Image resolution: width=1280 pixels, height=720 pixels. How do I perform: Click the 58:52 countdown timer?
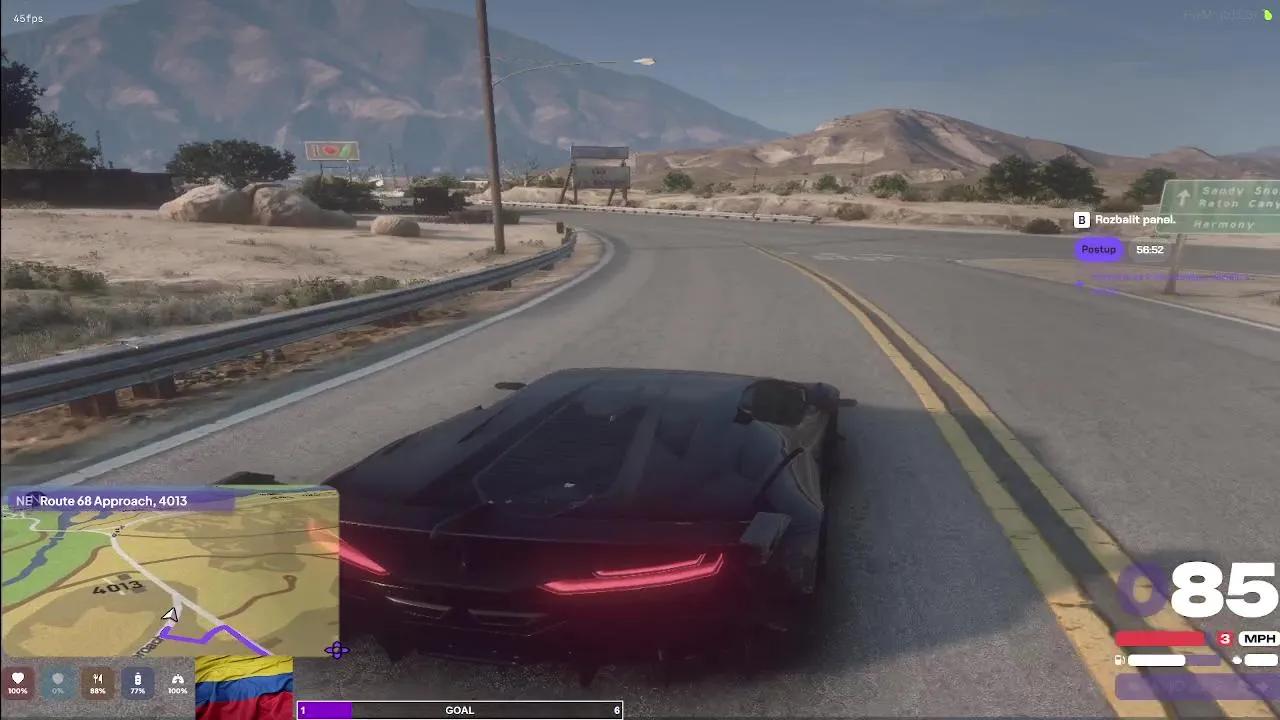click(1149, 249)
